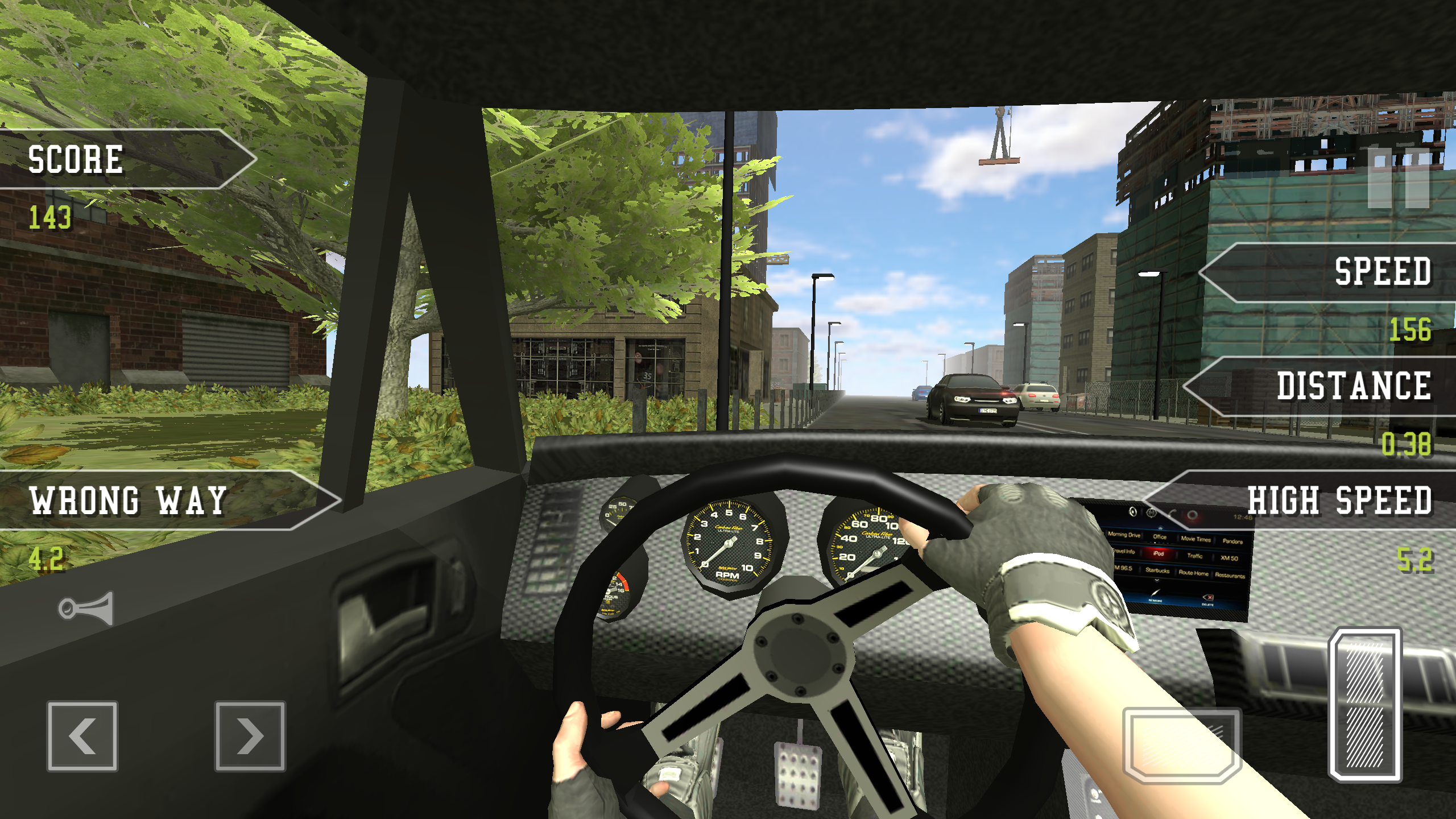Select Office from the infotainment menu
The height and width of the screenshot is (819, 1456).
coord(1160,536)
